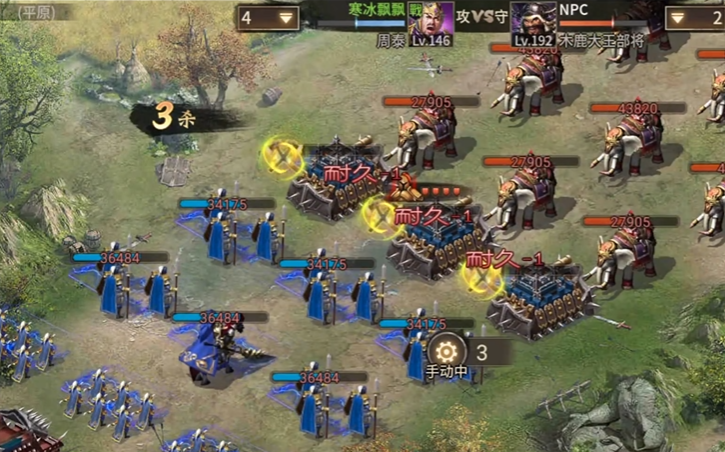Open the attacker troop count dropdown showing 4
Screen dimensions: 725x452
pos(269,18)
